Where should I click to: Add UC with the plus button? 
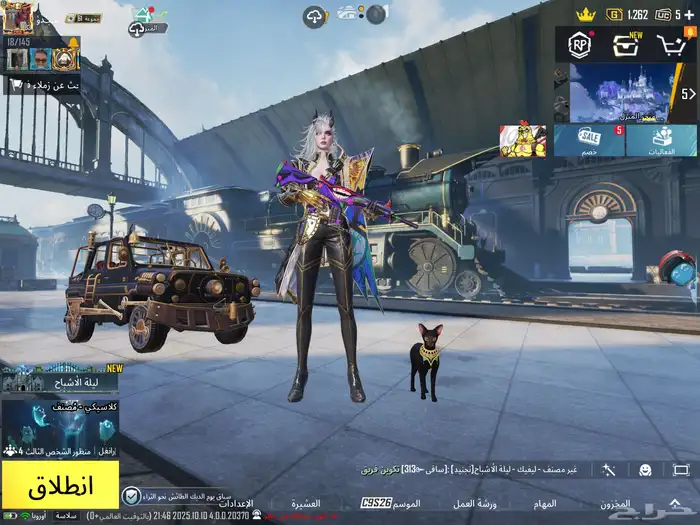click(x=691, y=14)
